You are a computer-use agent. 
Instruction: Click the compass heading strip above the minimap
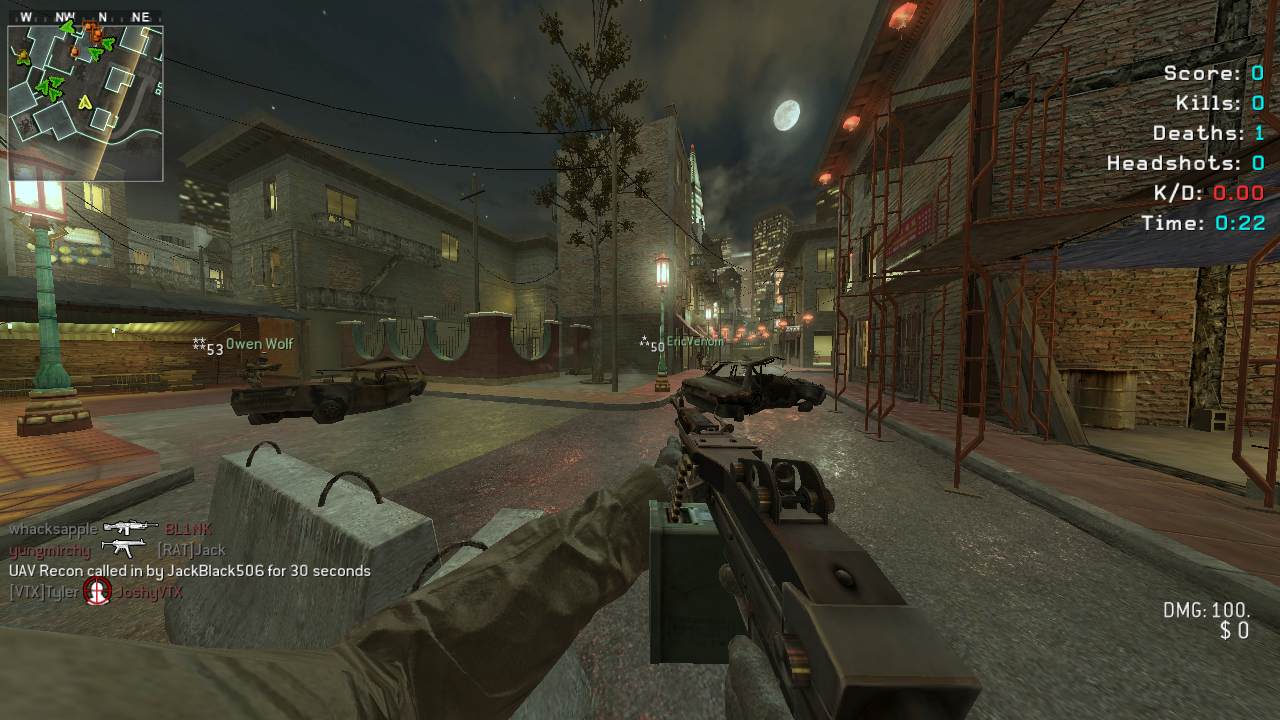[x=85, y=17]
